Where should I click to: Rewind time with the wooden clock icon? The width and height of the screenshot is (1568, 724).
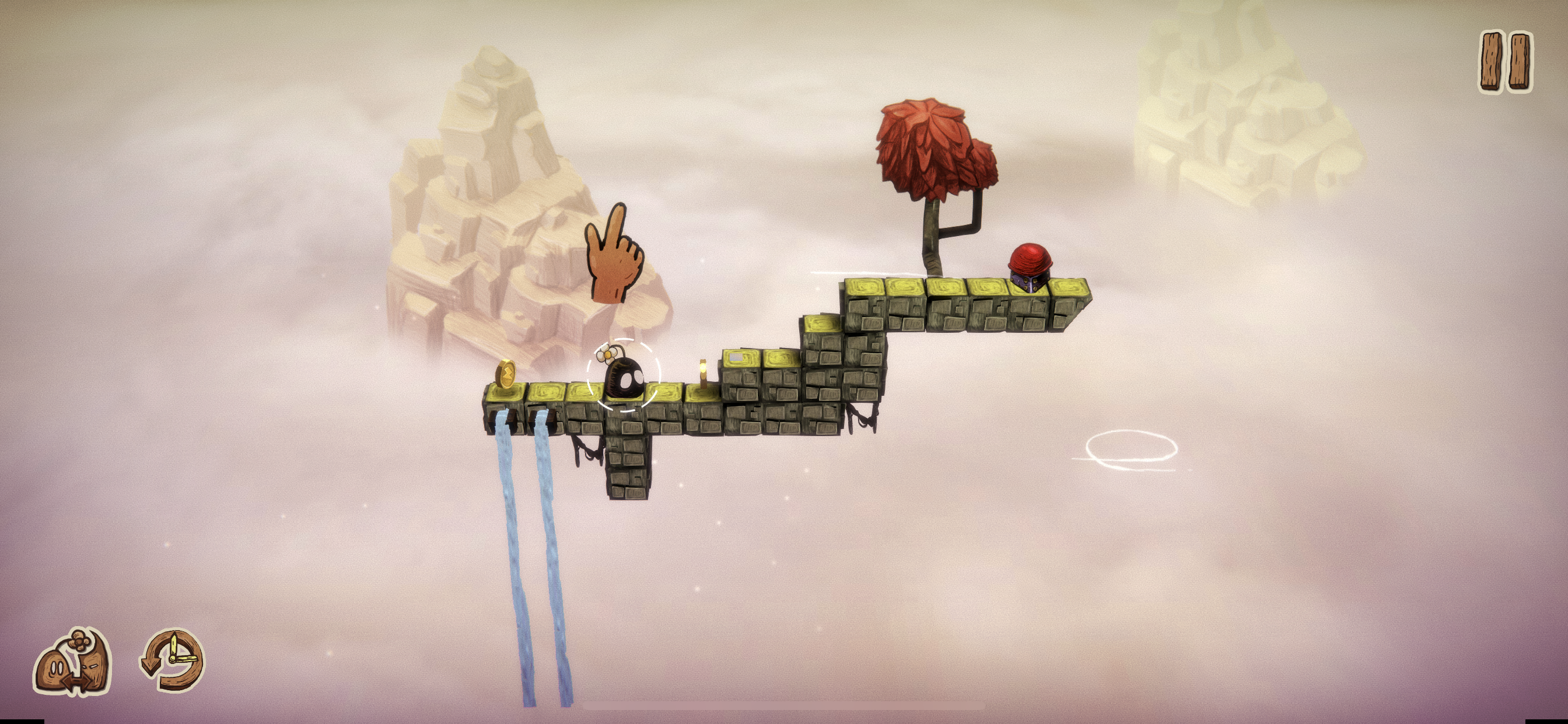click(173, 660)
